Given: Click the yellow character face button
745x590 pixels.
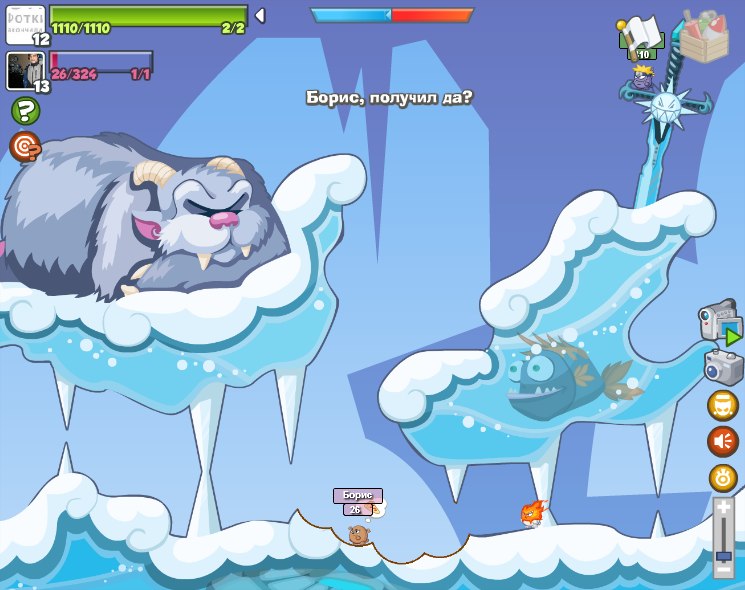Looking at the screenshot, I should pyautogui.click(x=723, y=405).
